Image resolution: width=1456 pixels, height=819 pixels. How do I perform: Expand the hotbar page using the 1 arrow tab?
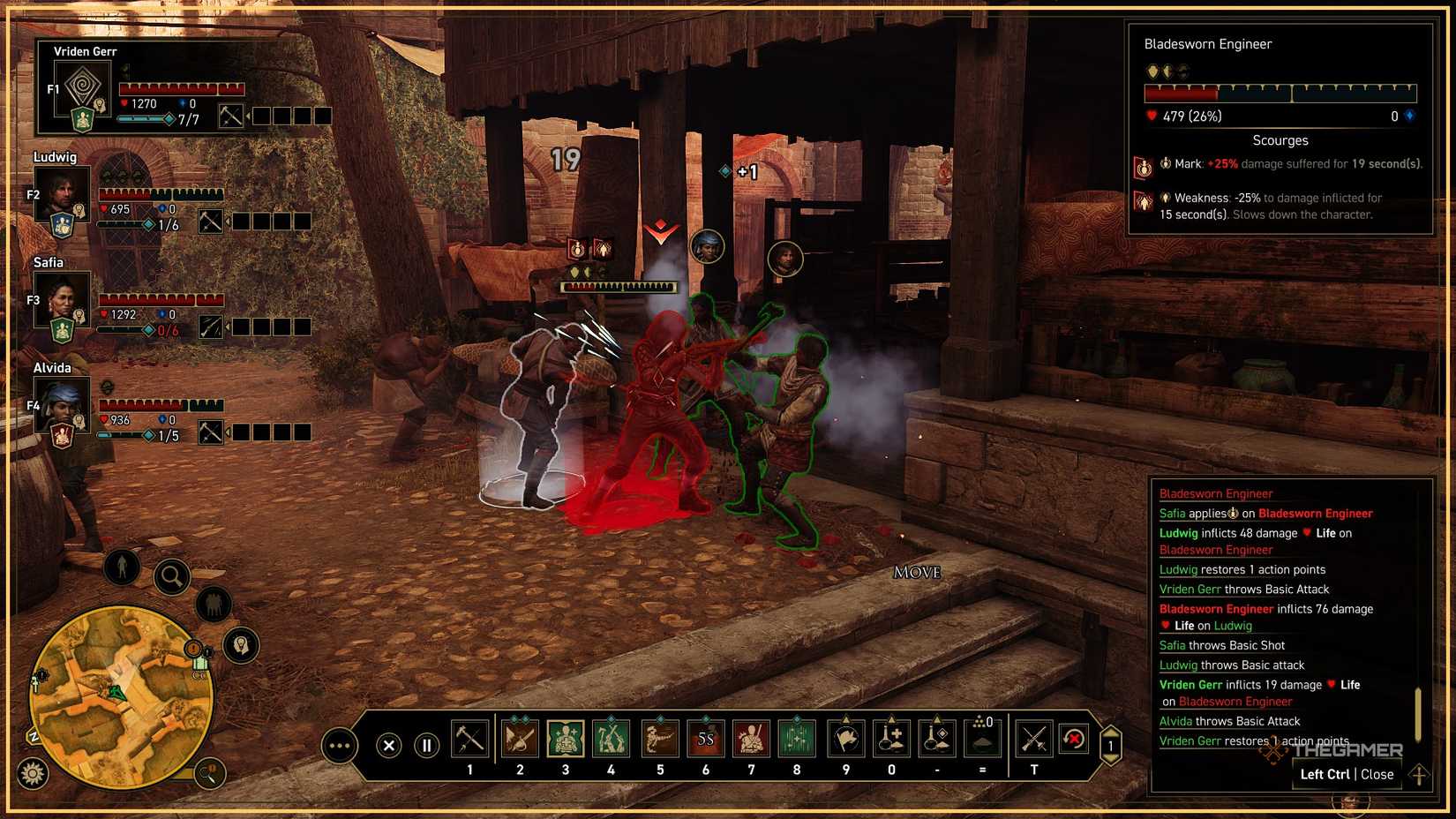(1110, 744)
